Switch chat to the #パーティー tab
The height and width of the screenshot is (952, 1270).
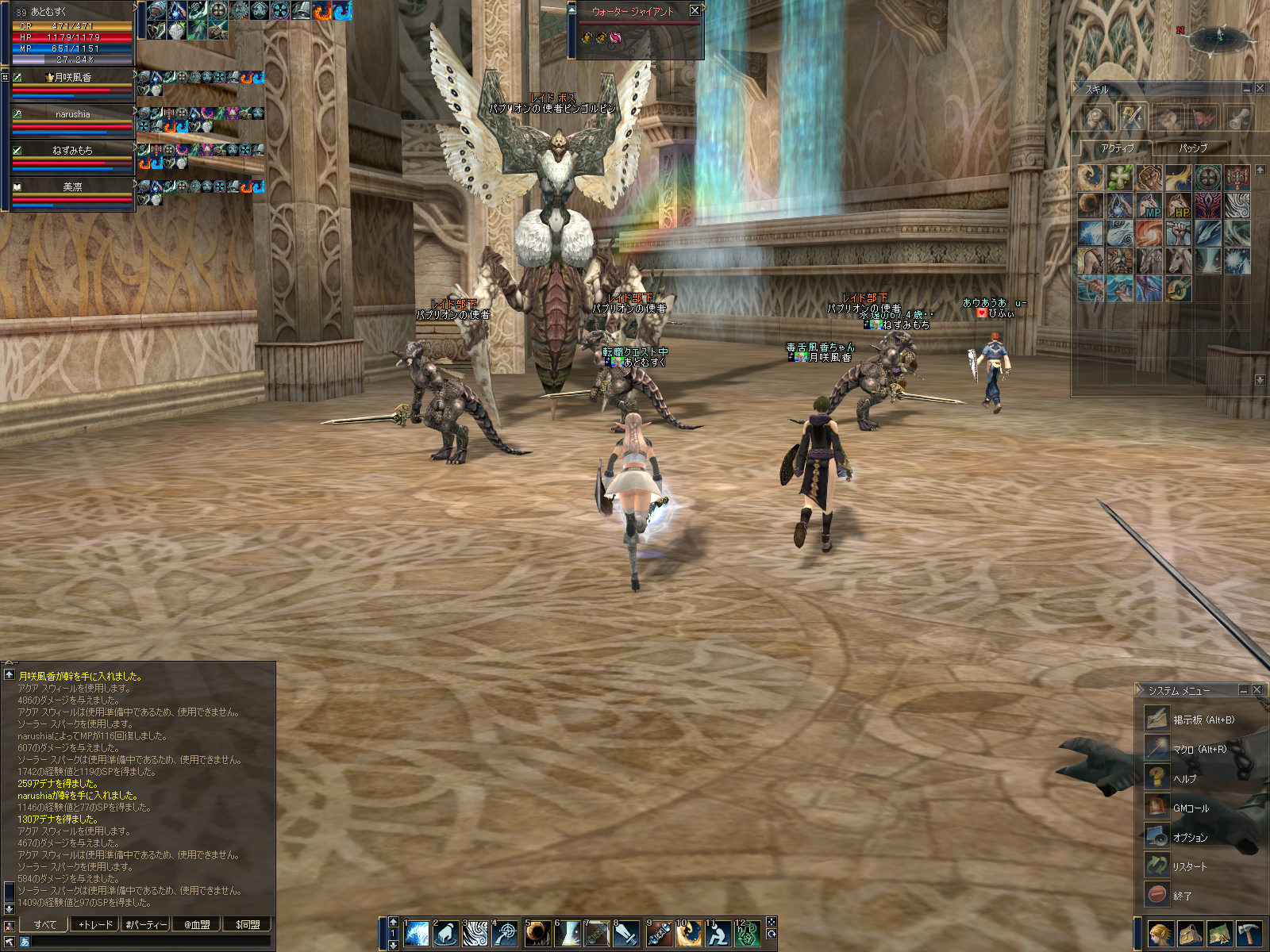pyautogui.click(x=146, y=924)
